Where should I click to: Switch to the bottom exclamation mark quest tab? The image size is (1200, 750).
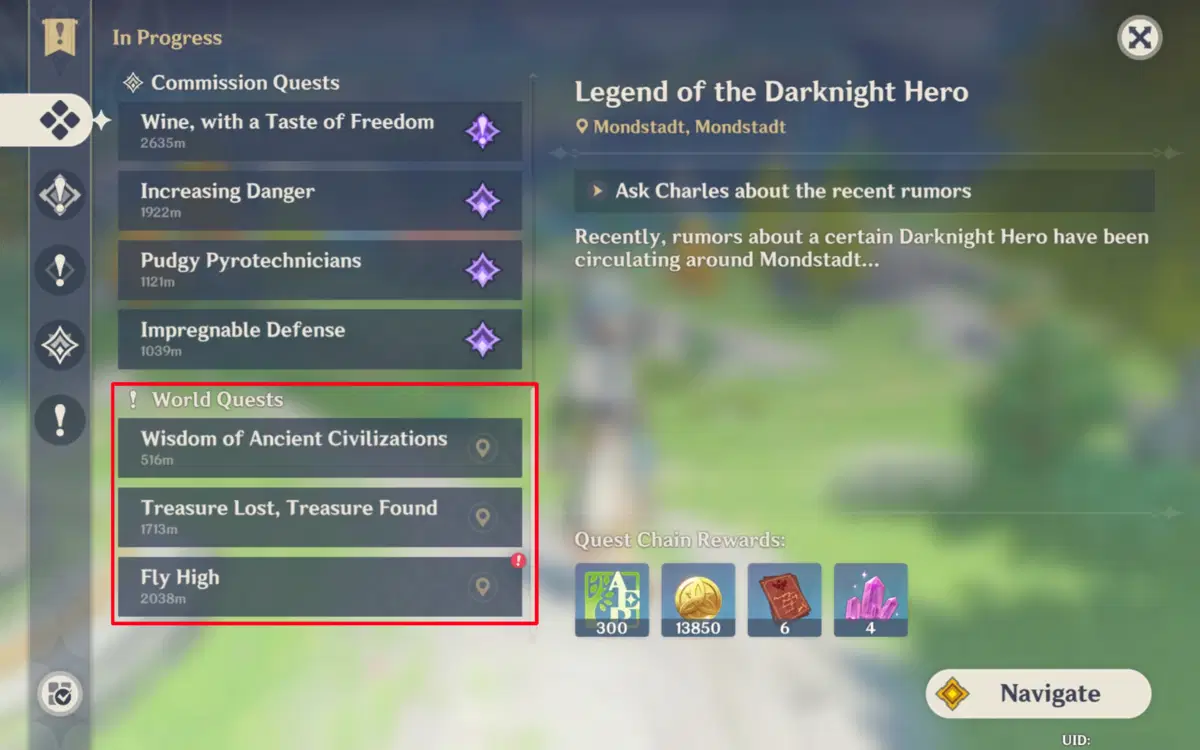(59, 420)
